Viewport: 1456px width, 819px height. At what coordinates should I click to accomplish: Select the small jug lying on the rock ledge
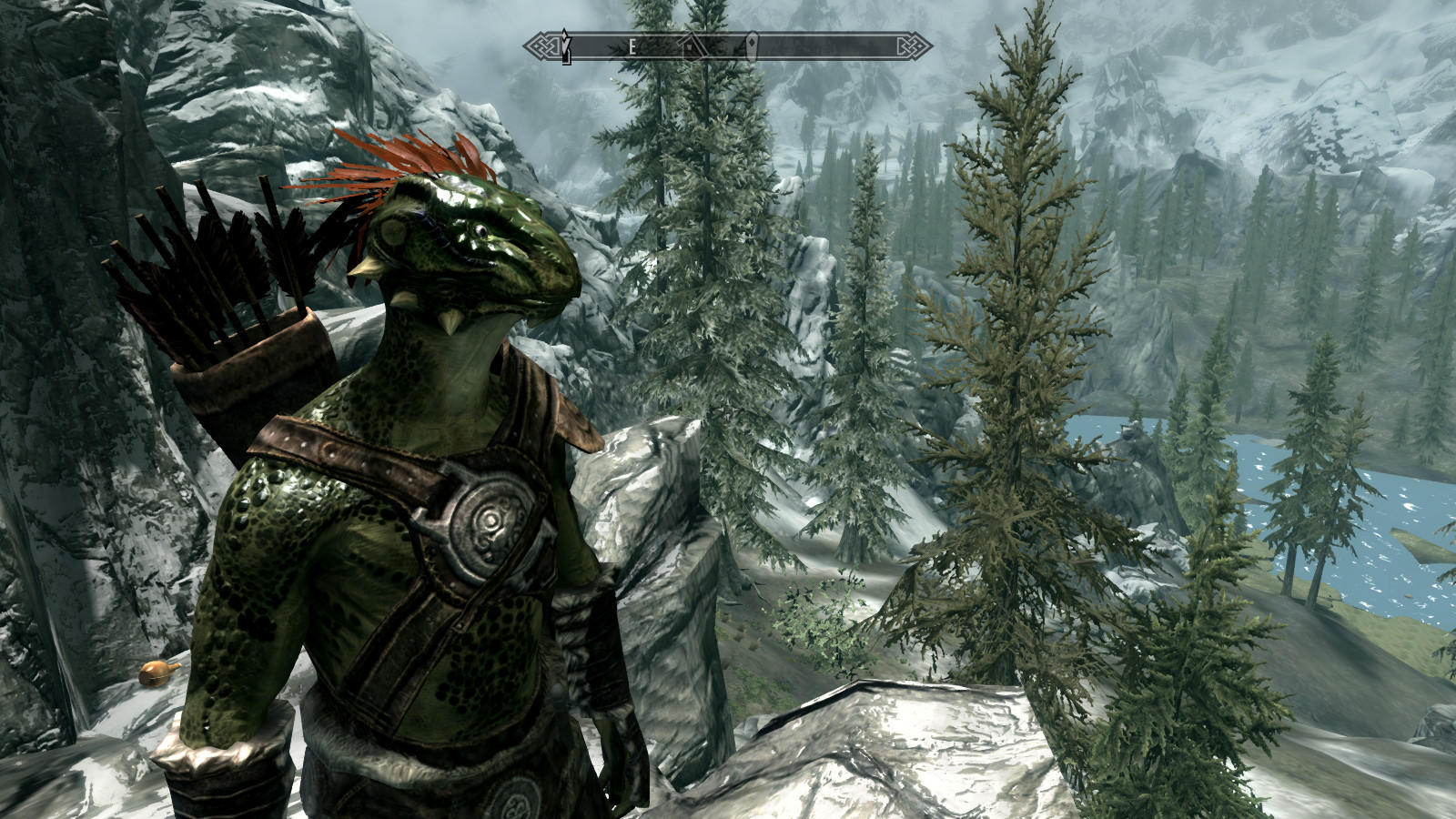click(x=155, y=673)
